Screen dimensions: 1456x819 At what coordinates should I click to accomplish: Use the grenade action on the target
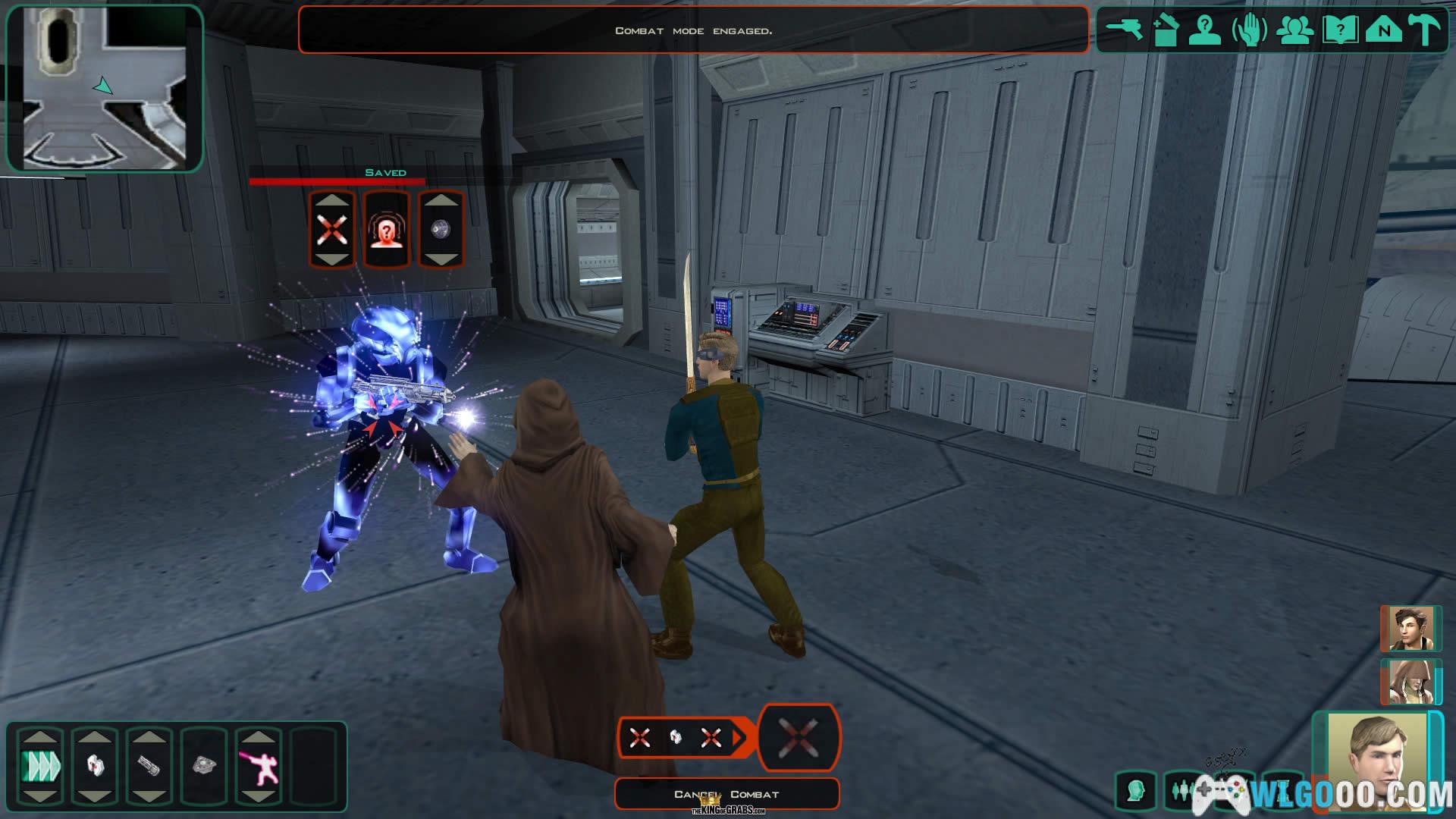pyautogui.click(x=441, y=230)
